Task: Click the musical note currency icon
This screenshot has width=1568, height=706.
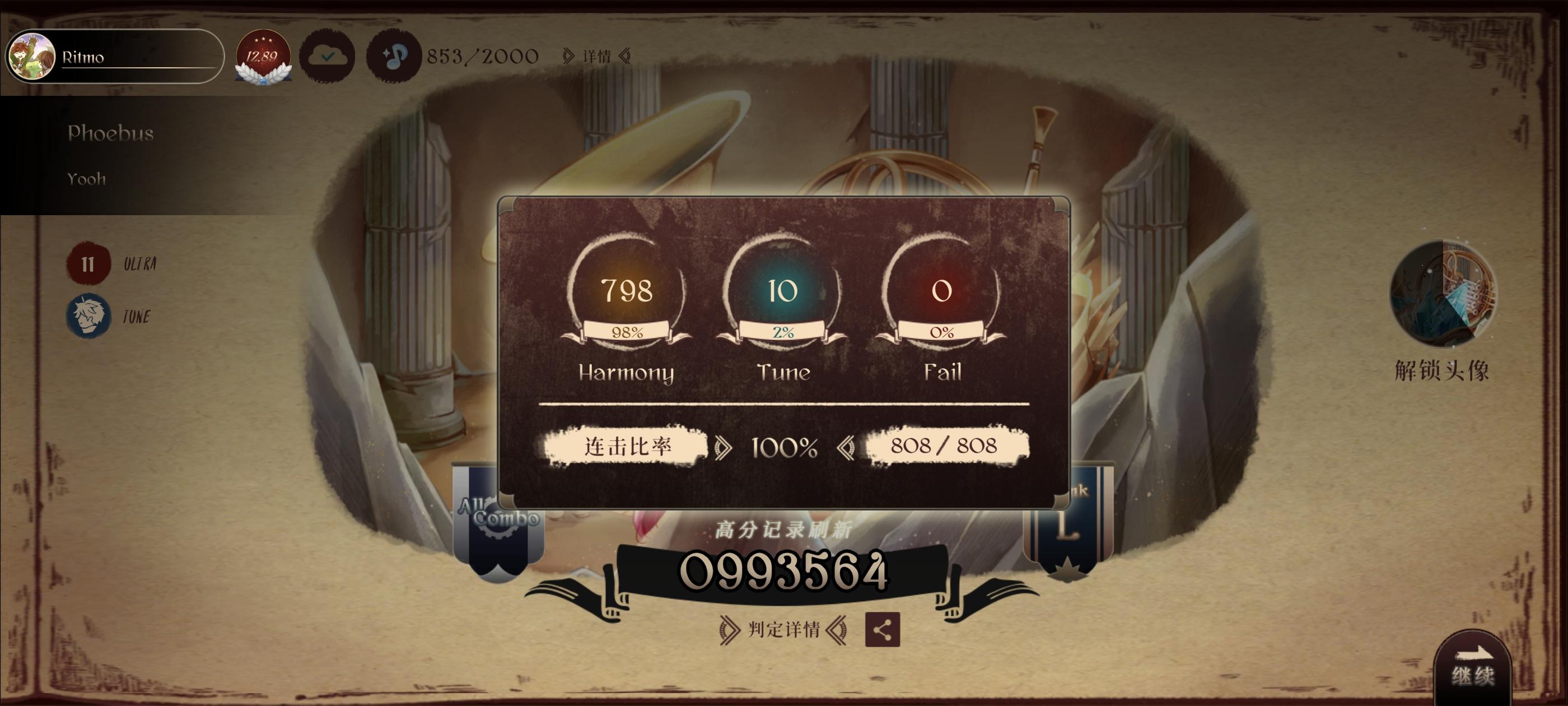Action: click(393, 56)
